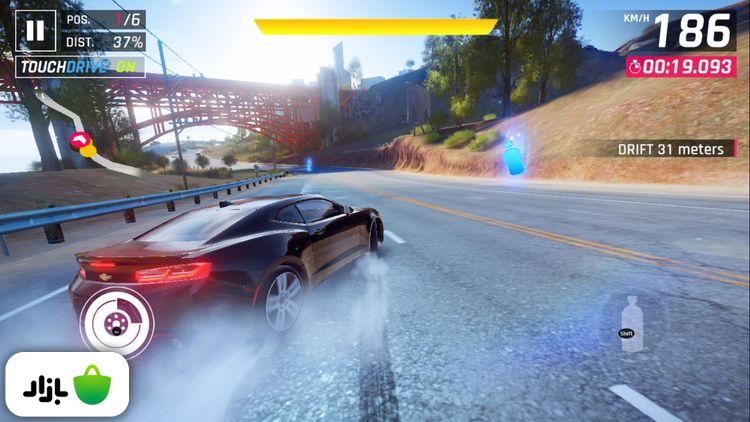Tap the brake drift button

click(116, 322)
